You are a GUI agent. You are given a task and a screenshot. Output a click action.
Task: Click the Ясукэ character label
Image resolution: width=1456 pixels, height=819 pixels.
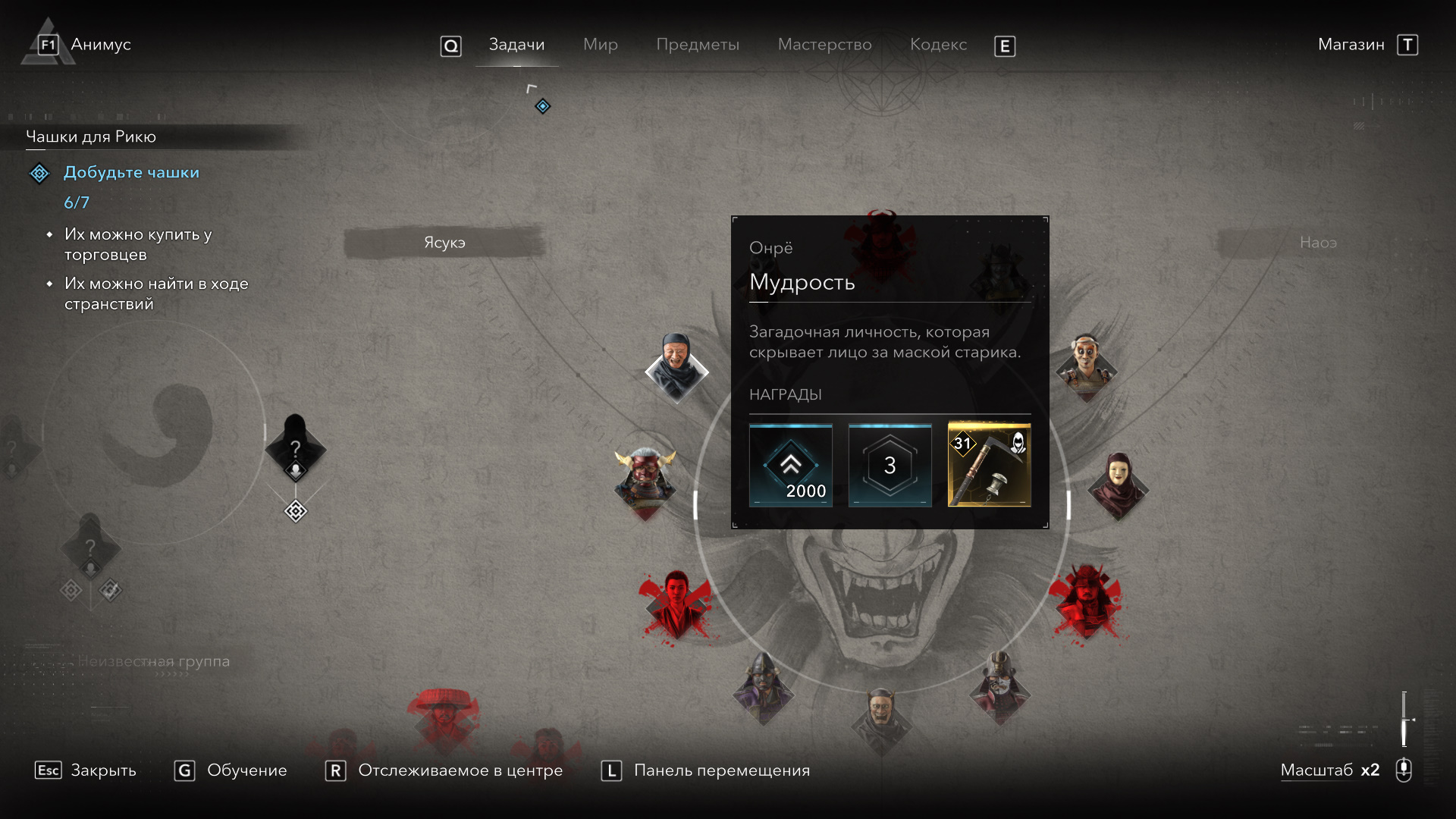(x=444, y=243)
